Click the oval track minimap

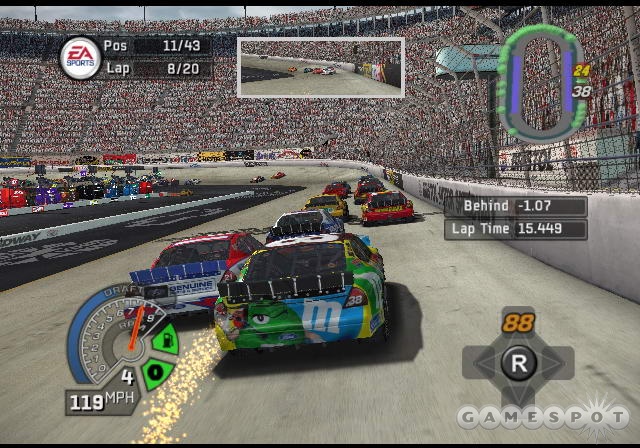tap(539, 83)
